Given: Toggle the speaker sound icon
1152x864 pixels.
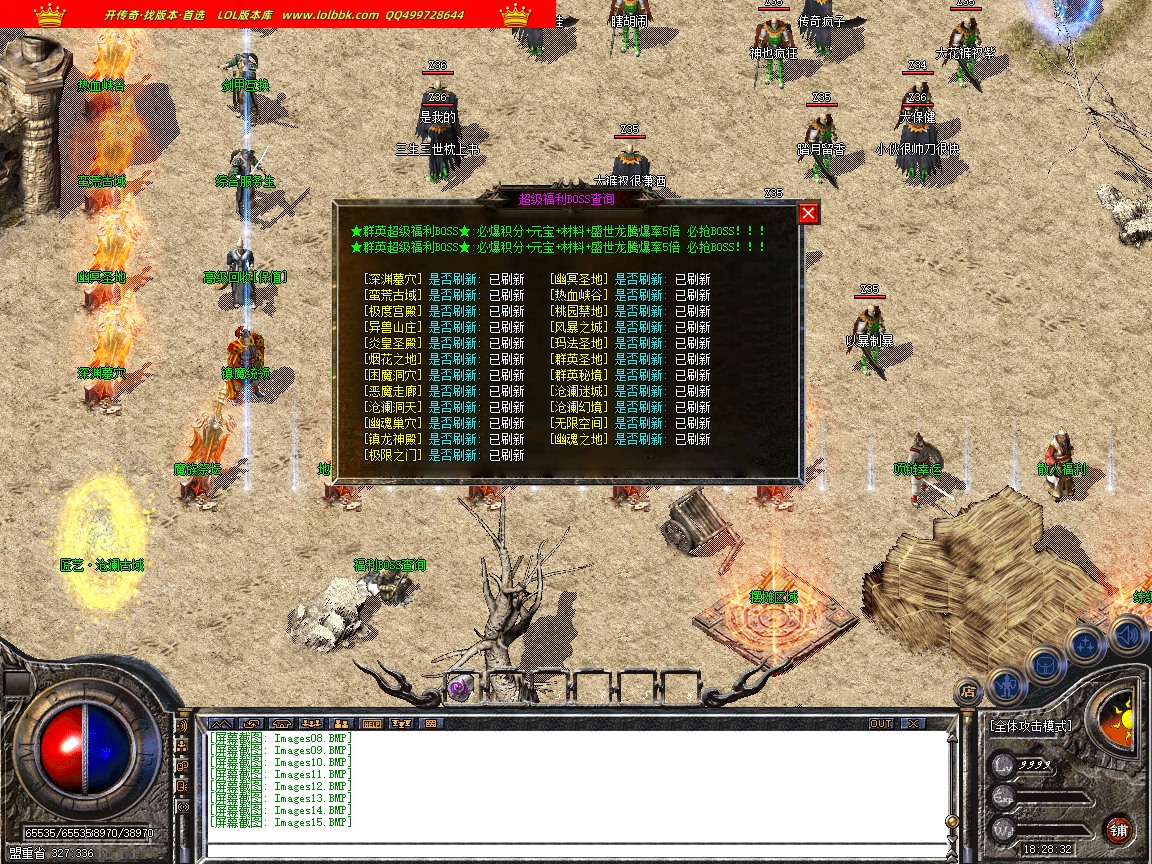Looking at the screenshot, I should click(1128, 633).
